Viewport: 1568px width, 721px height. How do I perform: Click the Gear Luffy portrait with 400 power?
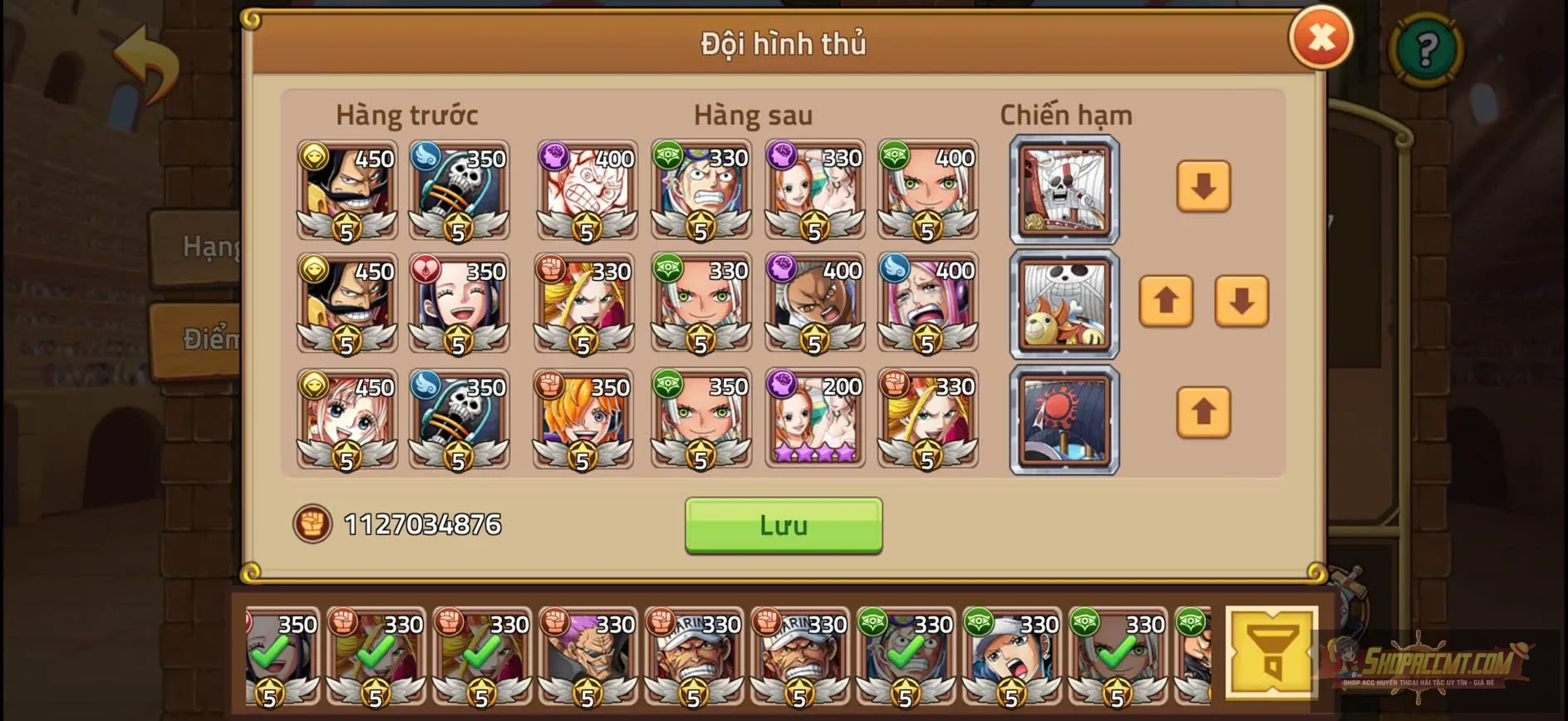pos(587,191)
